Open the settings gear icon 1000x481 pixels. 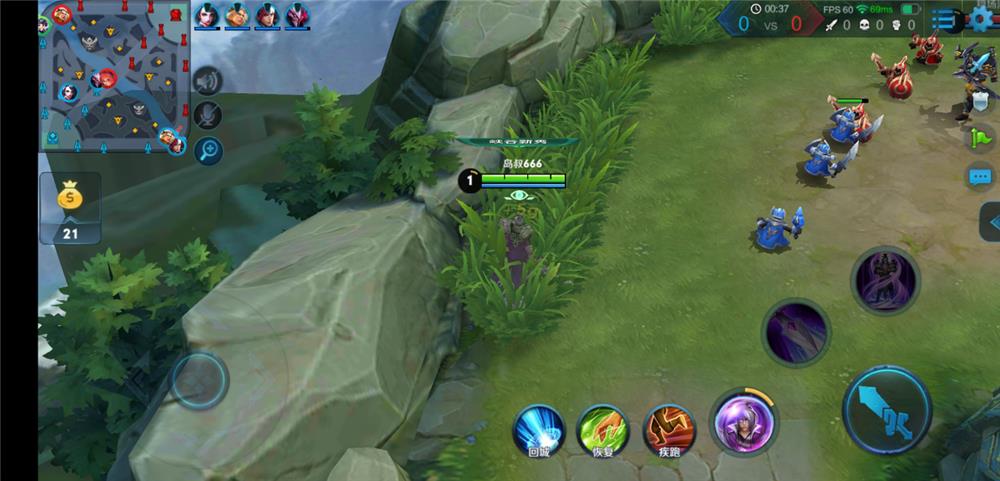[981, 19]
